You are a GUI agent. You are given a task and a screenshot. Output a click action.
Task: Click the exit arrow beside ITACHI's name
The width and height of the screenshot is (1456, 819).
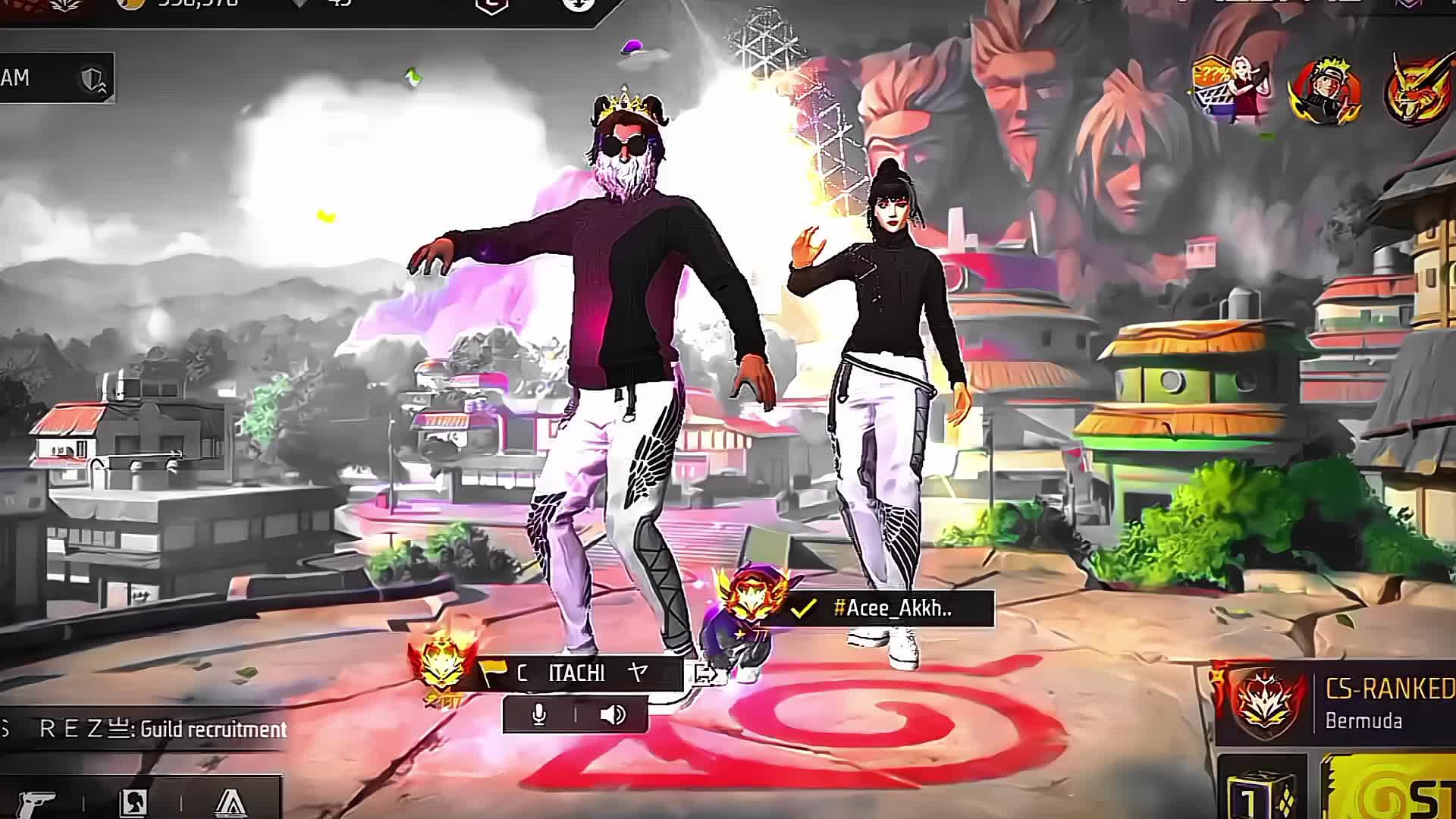pyautogui.click(x=705, y=673)
